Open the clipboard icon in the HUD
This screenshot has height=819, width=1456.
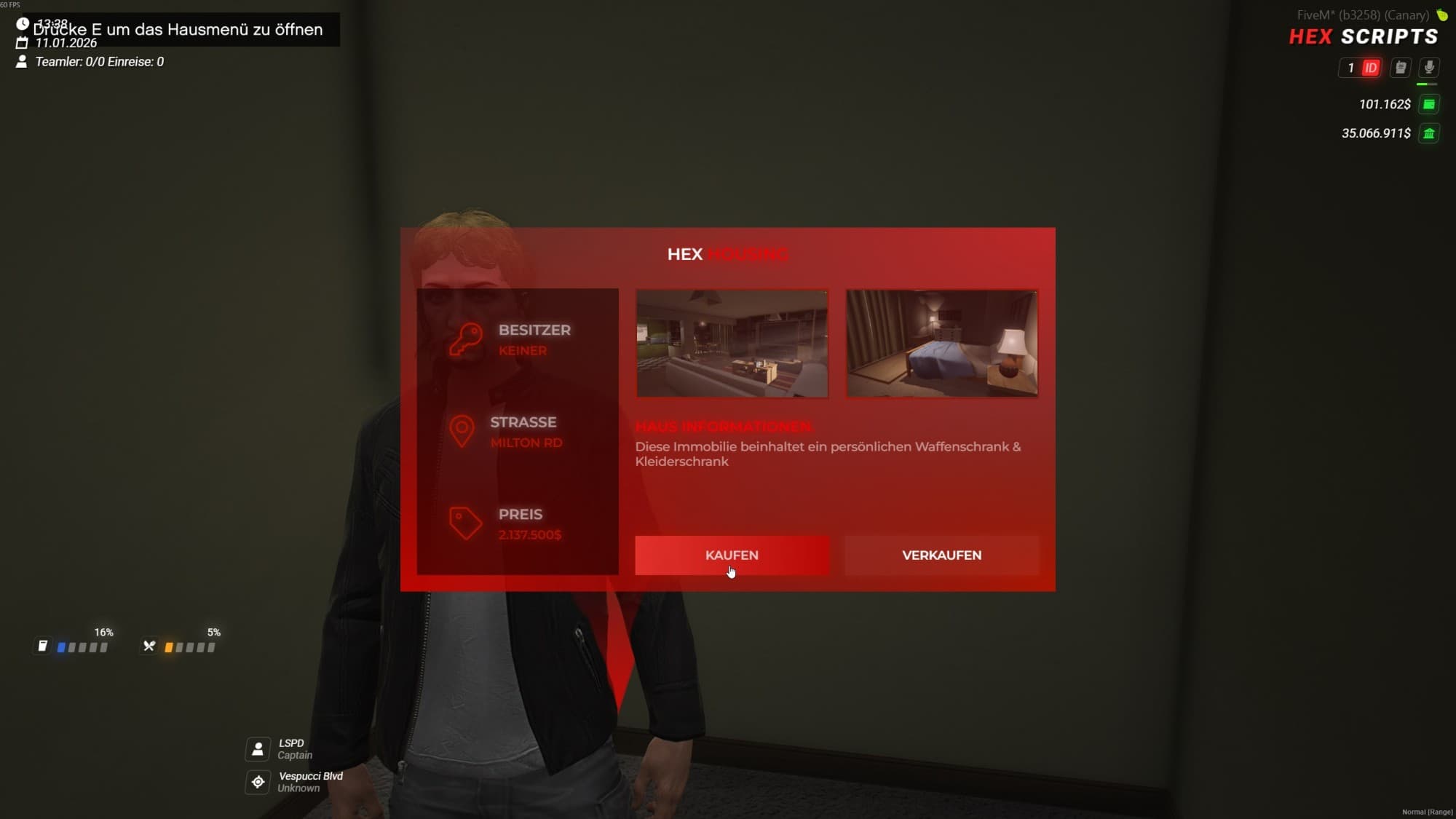1401,68
